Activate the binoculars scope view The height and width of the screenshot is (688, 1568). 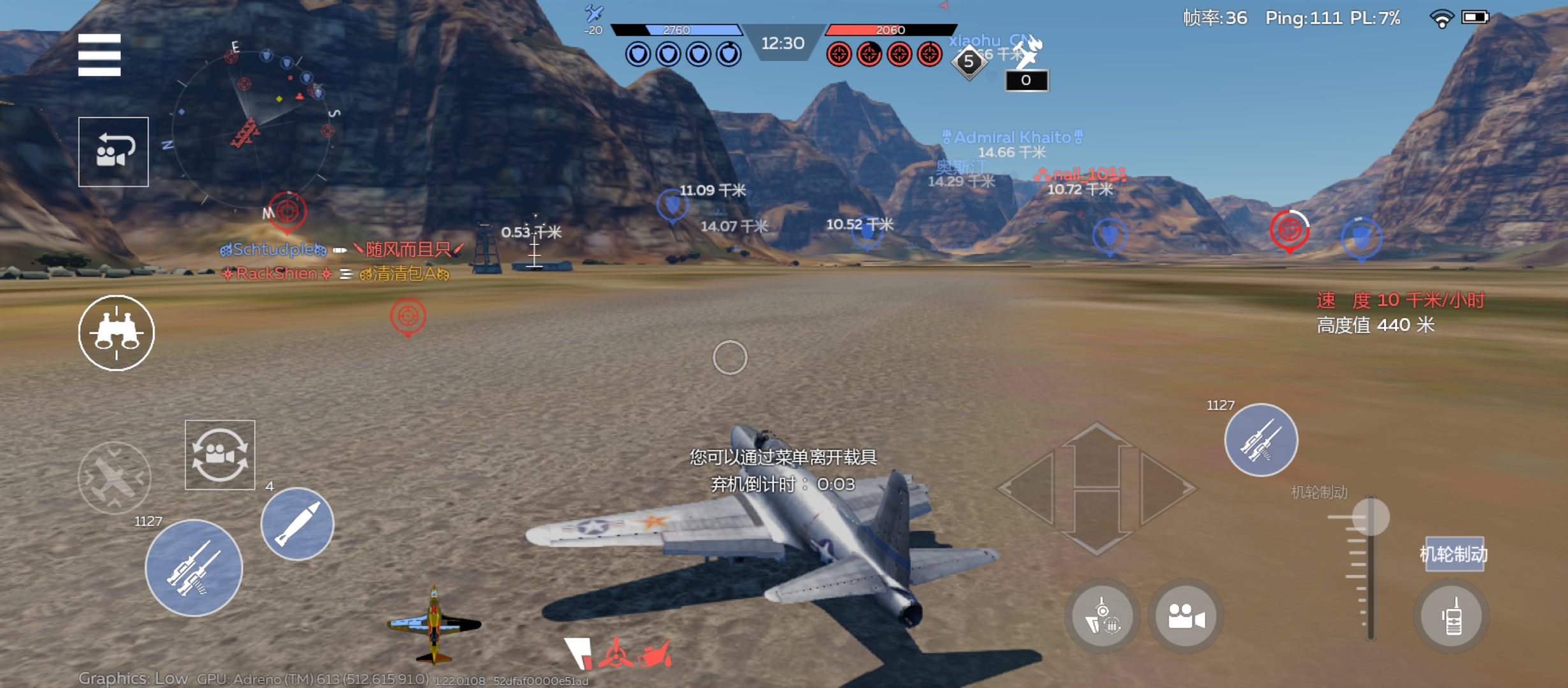pyautogui.click(x=116, y=333)
